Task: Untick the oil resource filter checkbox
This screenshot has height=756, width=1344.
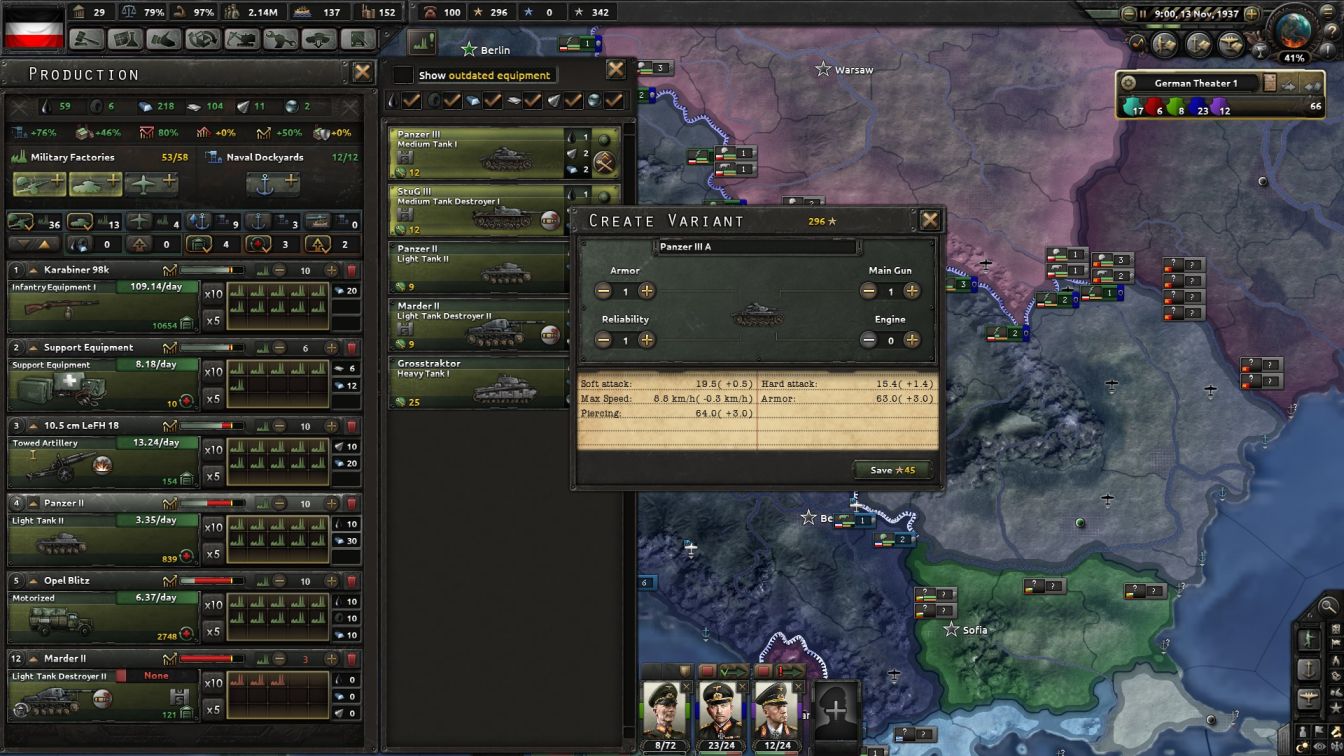Action: click(412, 101)
